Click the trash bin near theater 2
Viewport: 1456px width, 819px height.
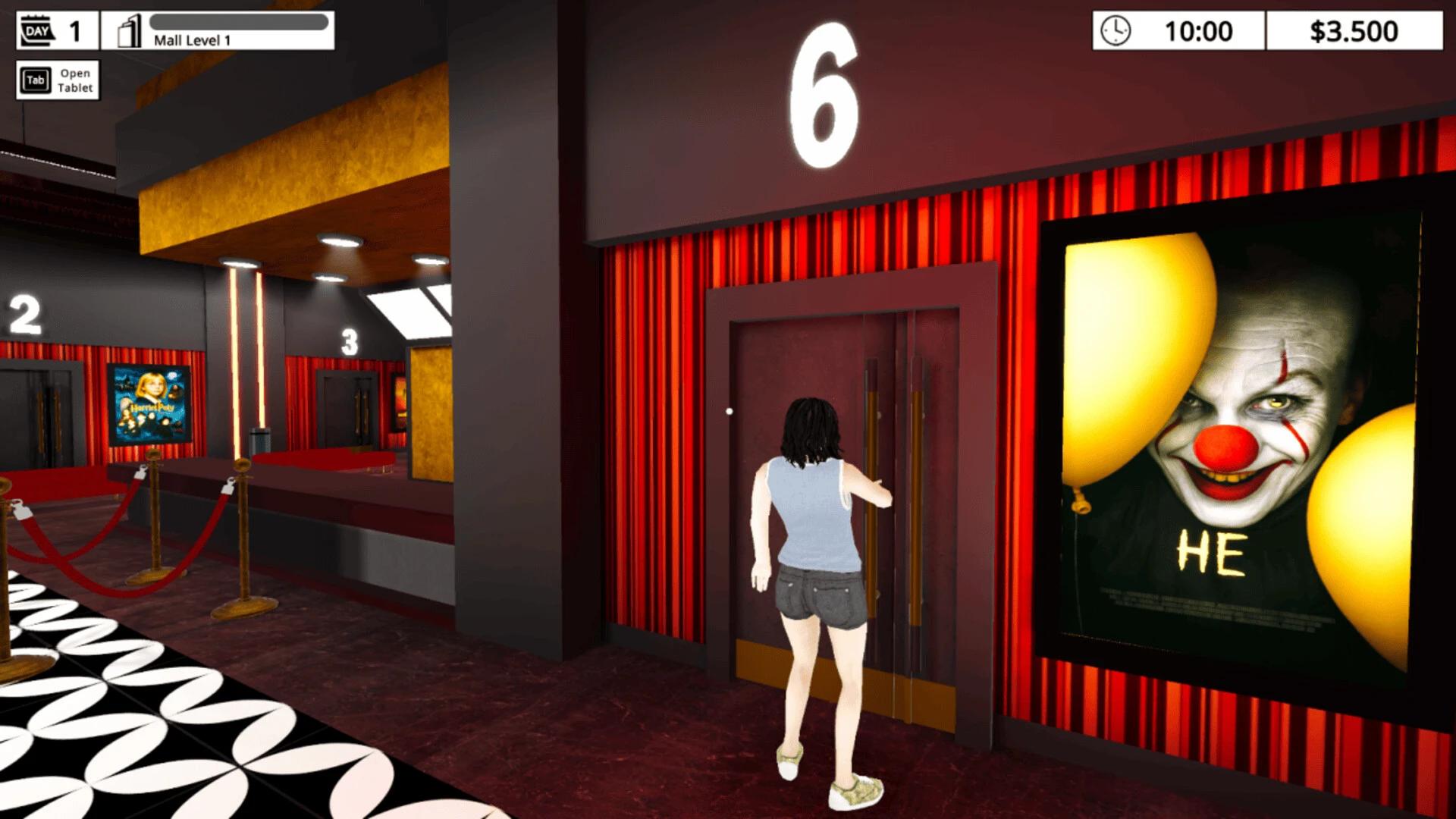pyautogui.click(x=259, y=440)
